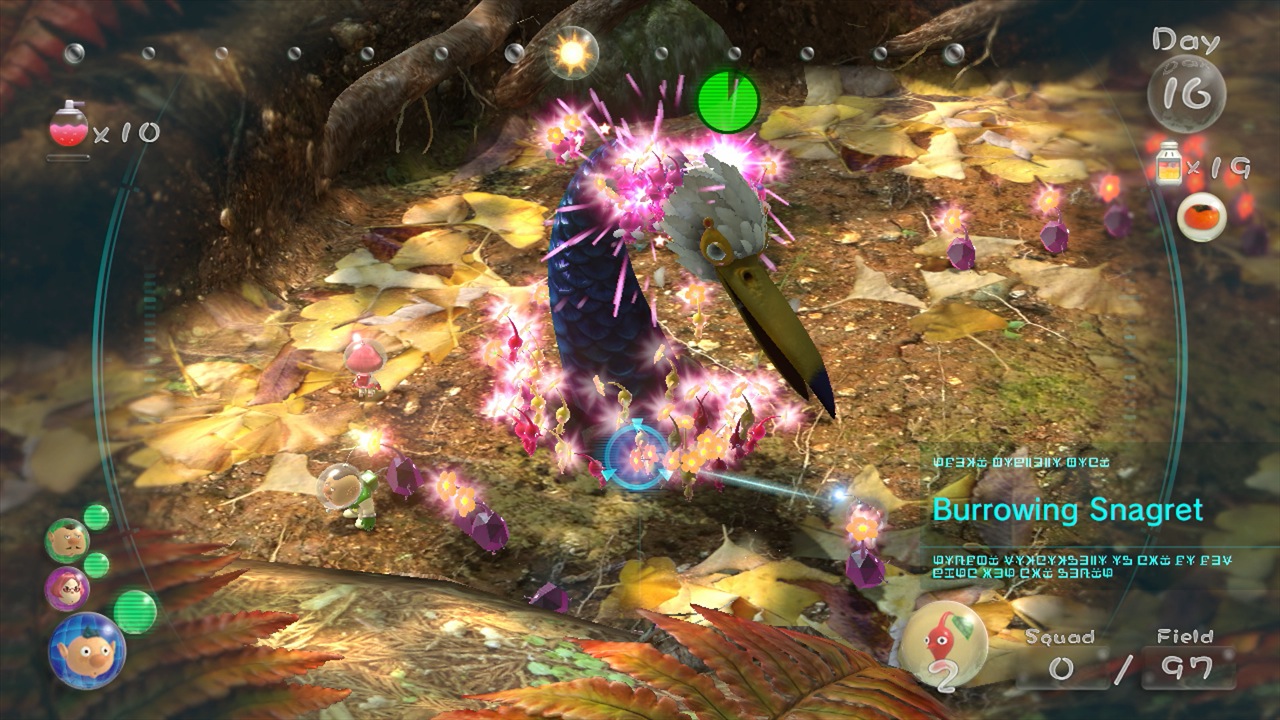Screen dimensions: 1280x720
Task: Switch to the pink Brittany captain portrait
Action: (67, 588)
